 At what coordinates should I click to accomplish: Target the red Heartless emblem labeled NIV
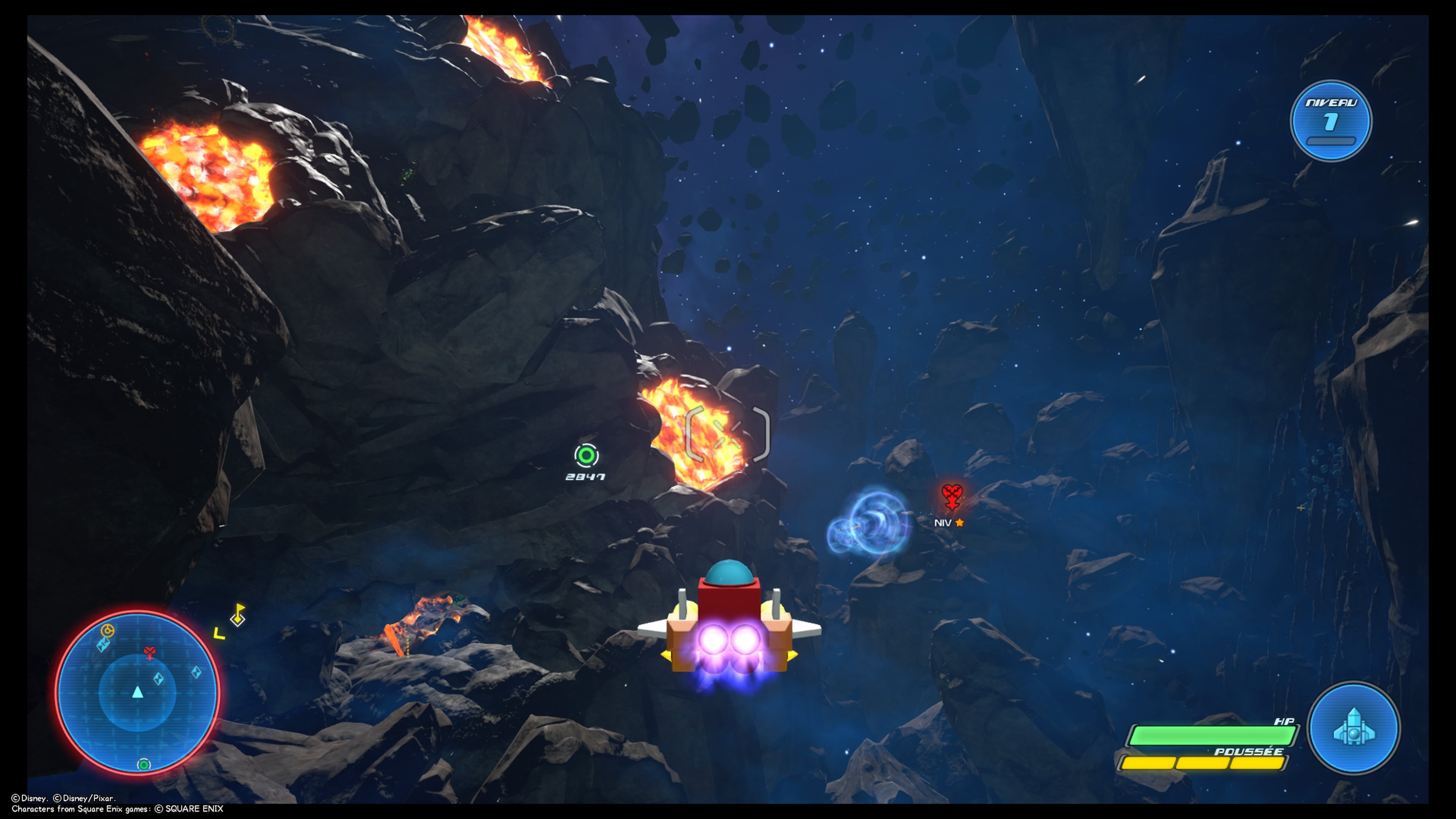(x=952, y=496)
